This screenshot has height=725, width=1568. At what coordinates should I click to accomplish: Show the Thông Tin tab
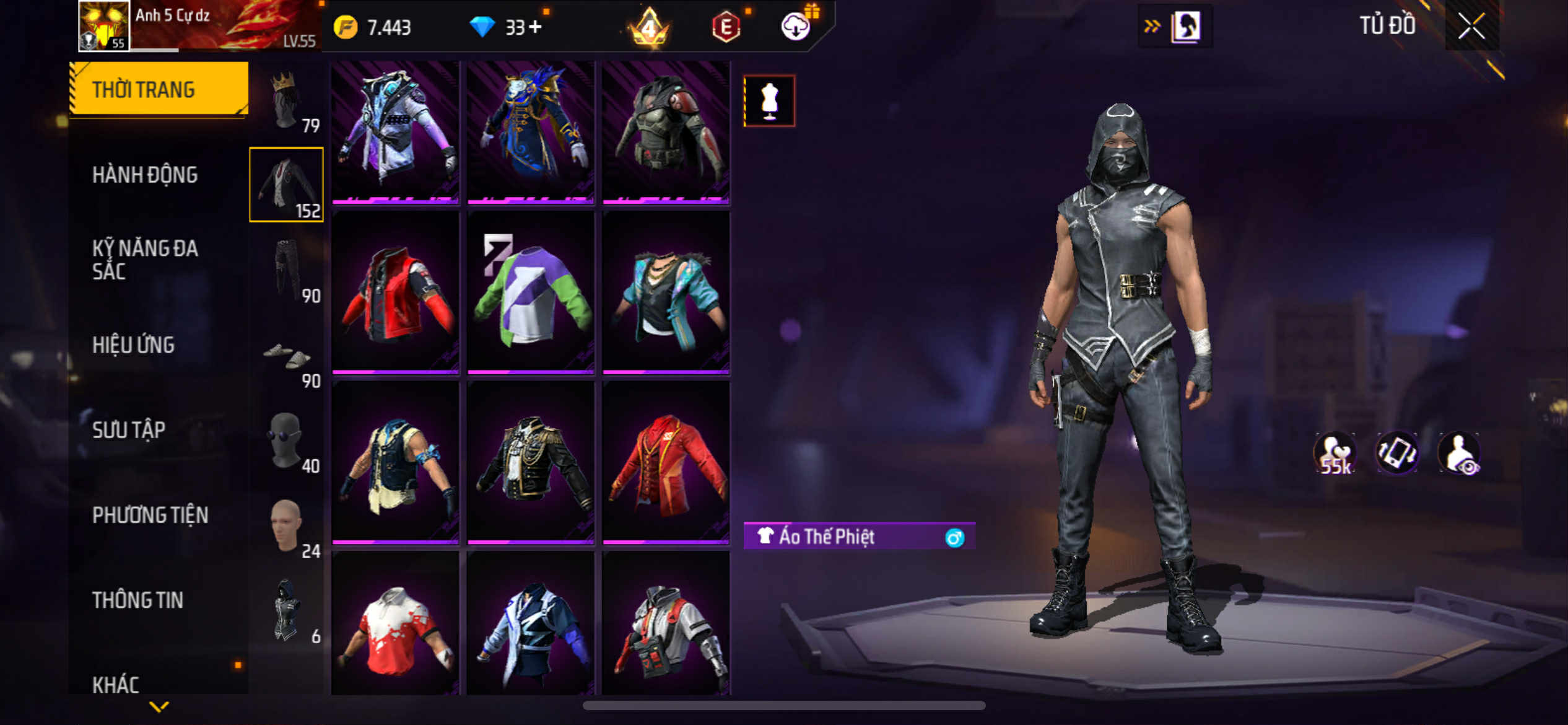click(137, 600)
